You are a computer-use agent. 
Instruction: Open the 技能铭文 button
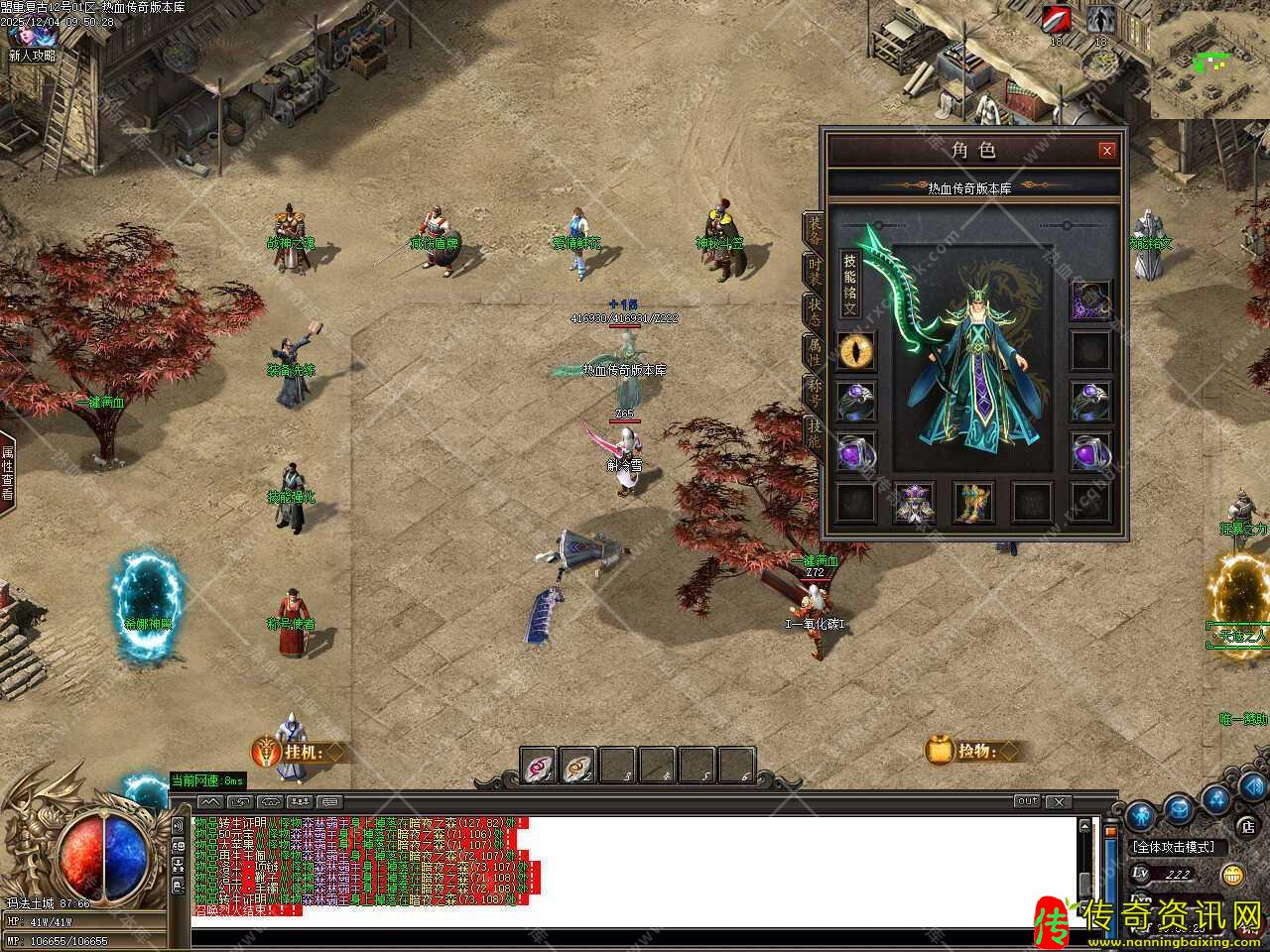coord(849,285)
